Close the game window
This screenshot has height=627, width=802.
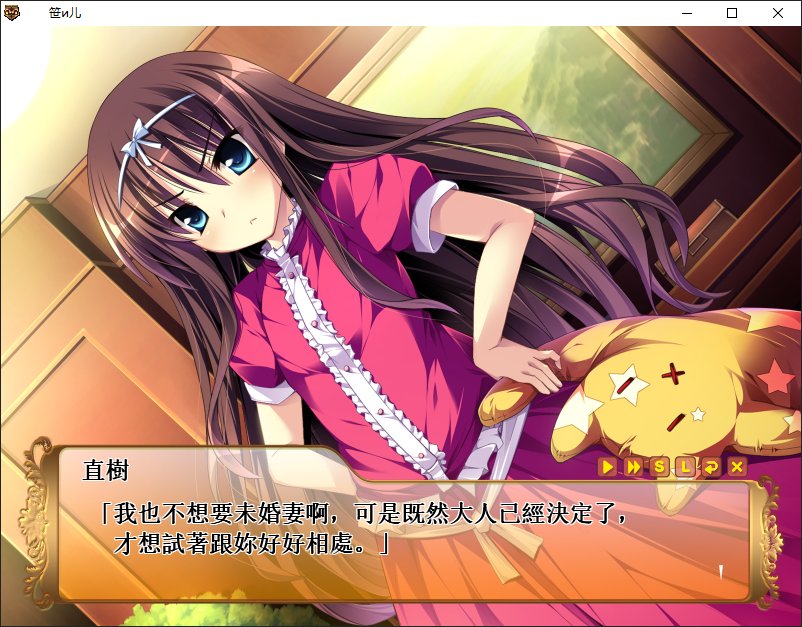click(778, 13)
